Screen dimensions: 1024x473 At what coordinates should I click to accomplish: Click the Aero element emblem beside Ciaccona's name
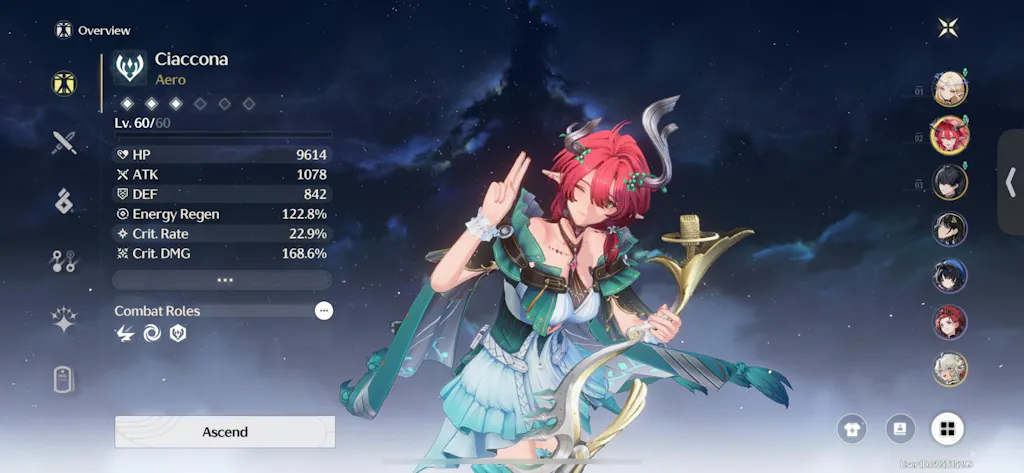(x=130, y=68)
